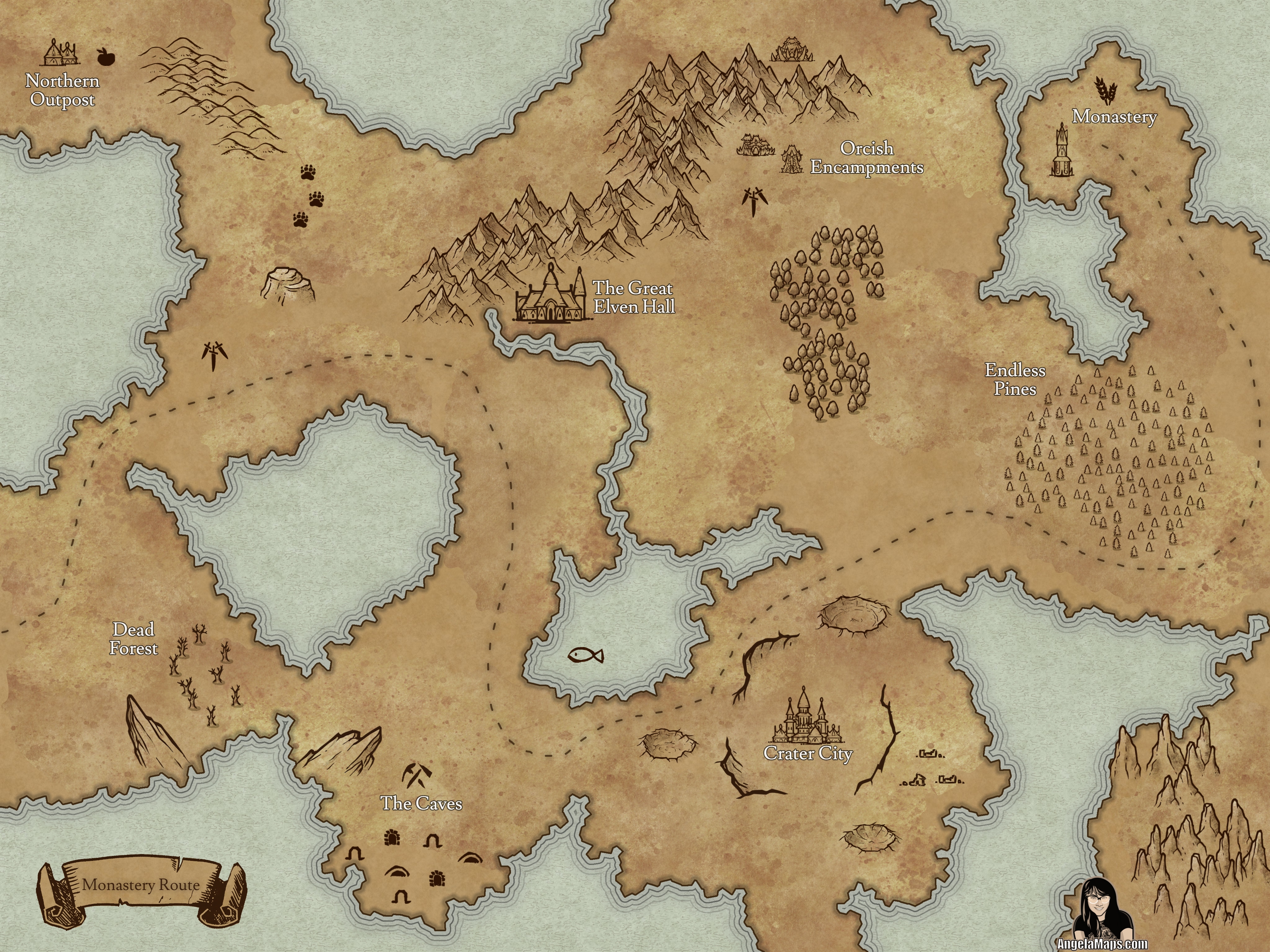Select the Endless Pines label
Viewport: 1270px width, 952px height.
[x=1015, y=379]
